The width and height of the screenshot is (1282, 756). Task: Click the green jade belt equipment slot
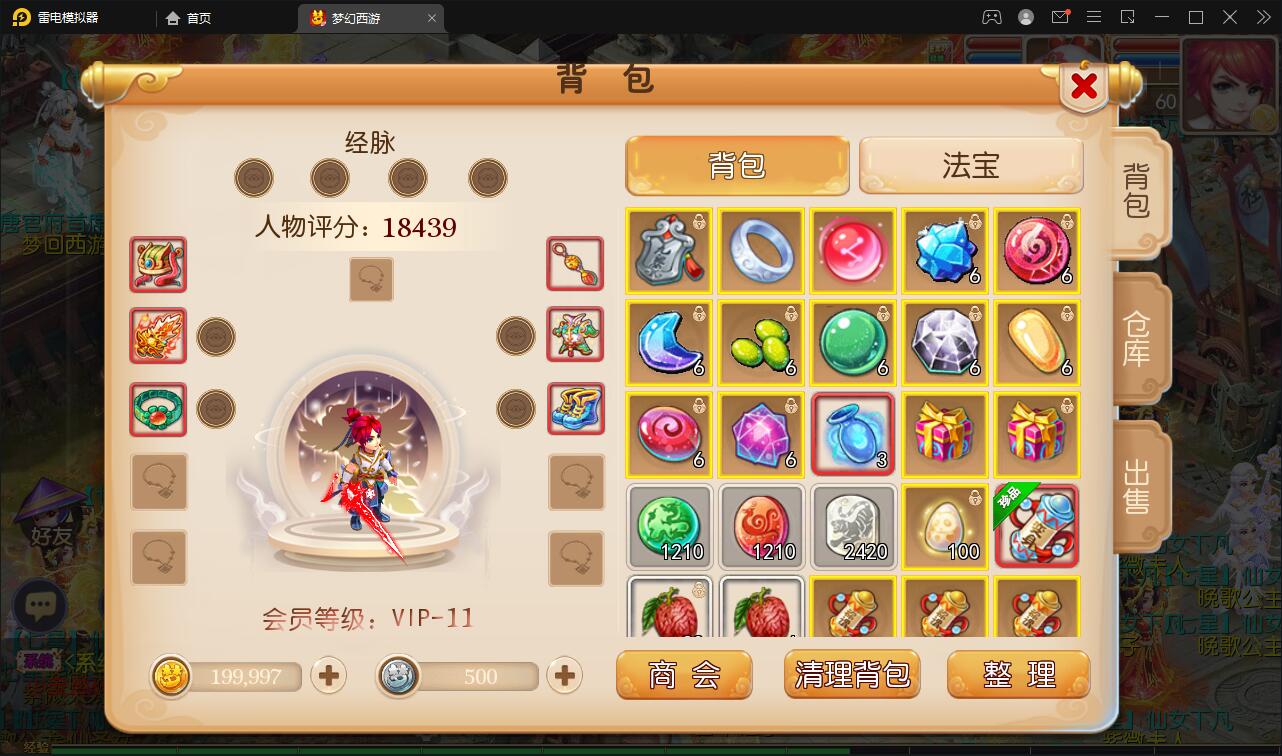click(x=157, y=409)
